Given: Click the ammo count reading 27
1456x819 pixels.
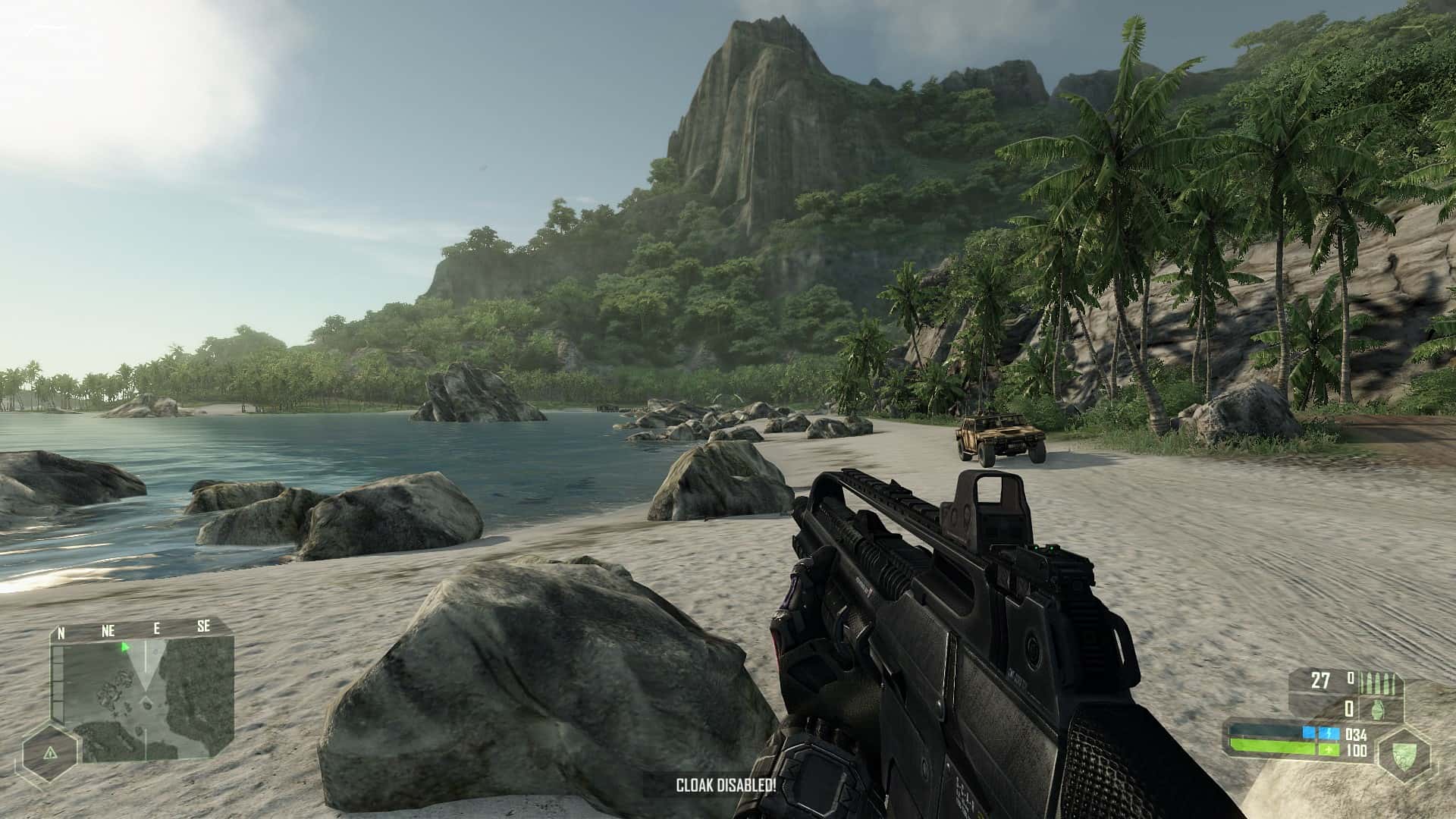Looking at the screenshot, I should click(1320, 680).
